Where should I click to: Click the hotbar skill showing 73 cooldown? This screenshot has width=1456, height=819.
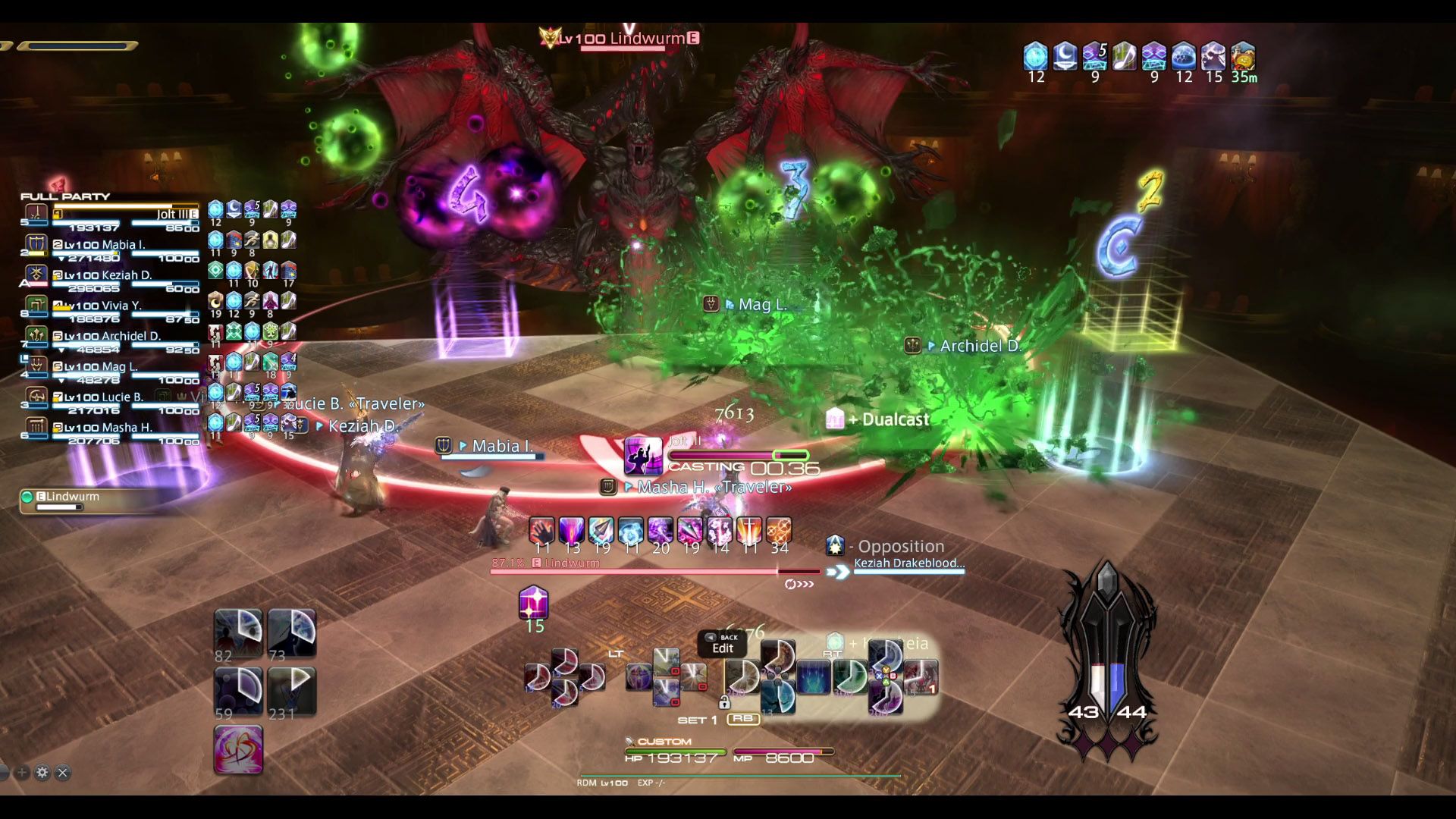[292, 632]
